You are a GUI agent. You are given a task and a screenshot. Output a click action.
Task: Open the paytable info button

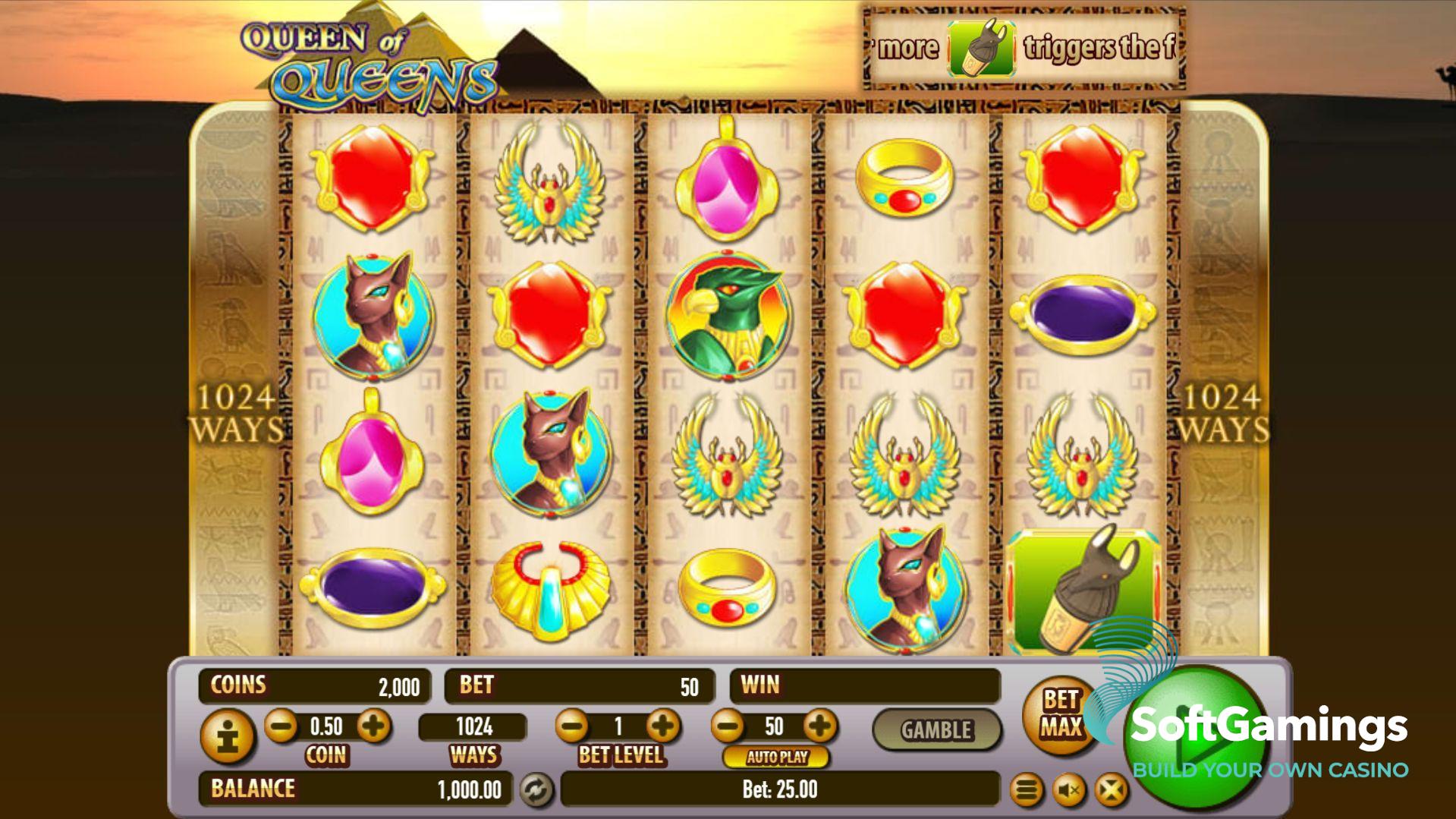pos(228,735)
